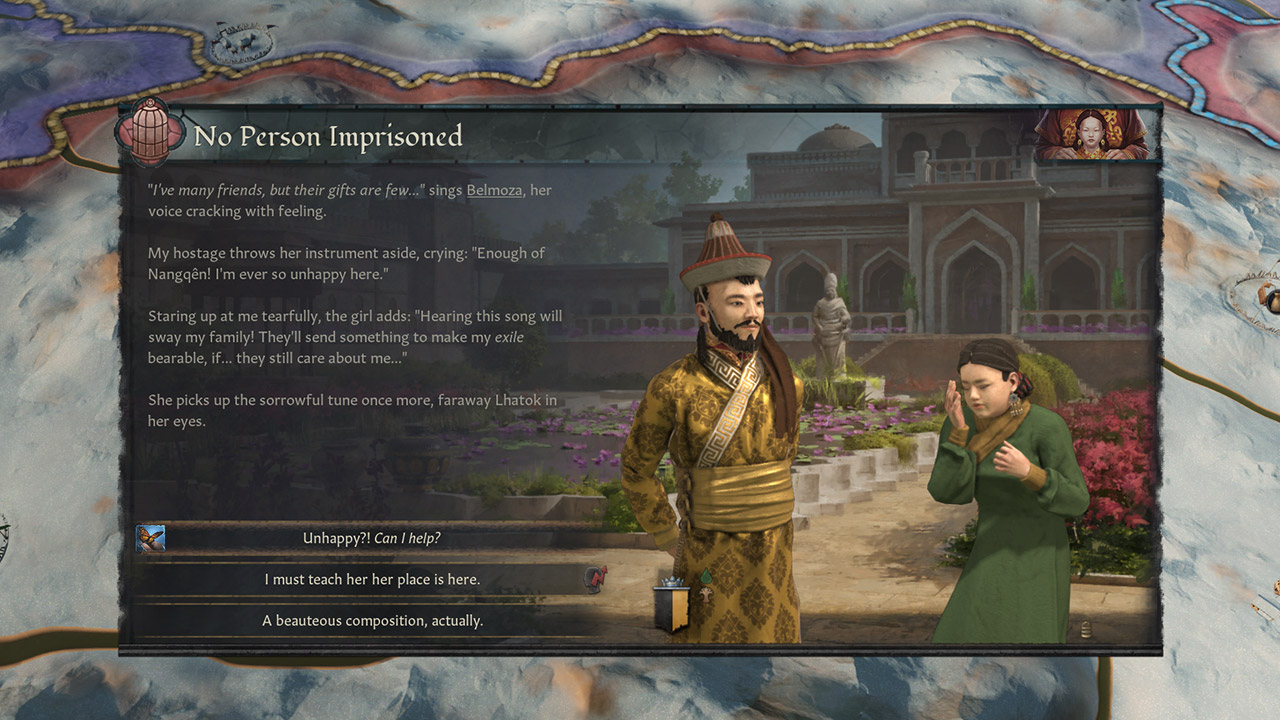Viewport: 1280px width, 720px height.
Task: Select "I must teach her her place is here"
Action: coord(371,579)
